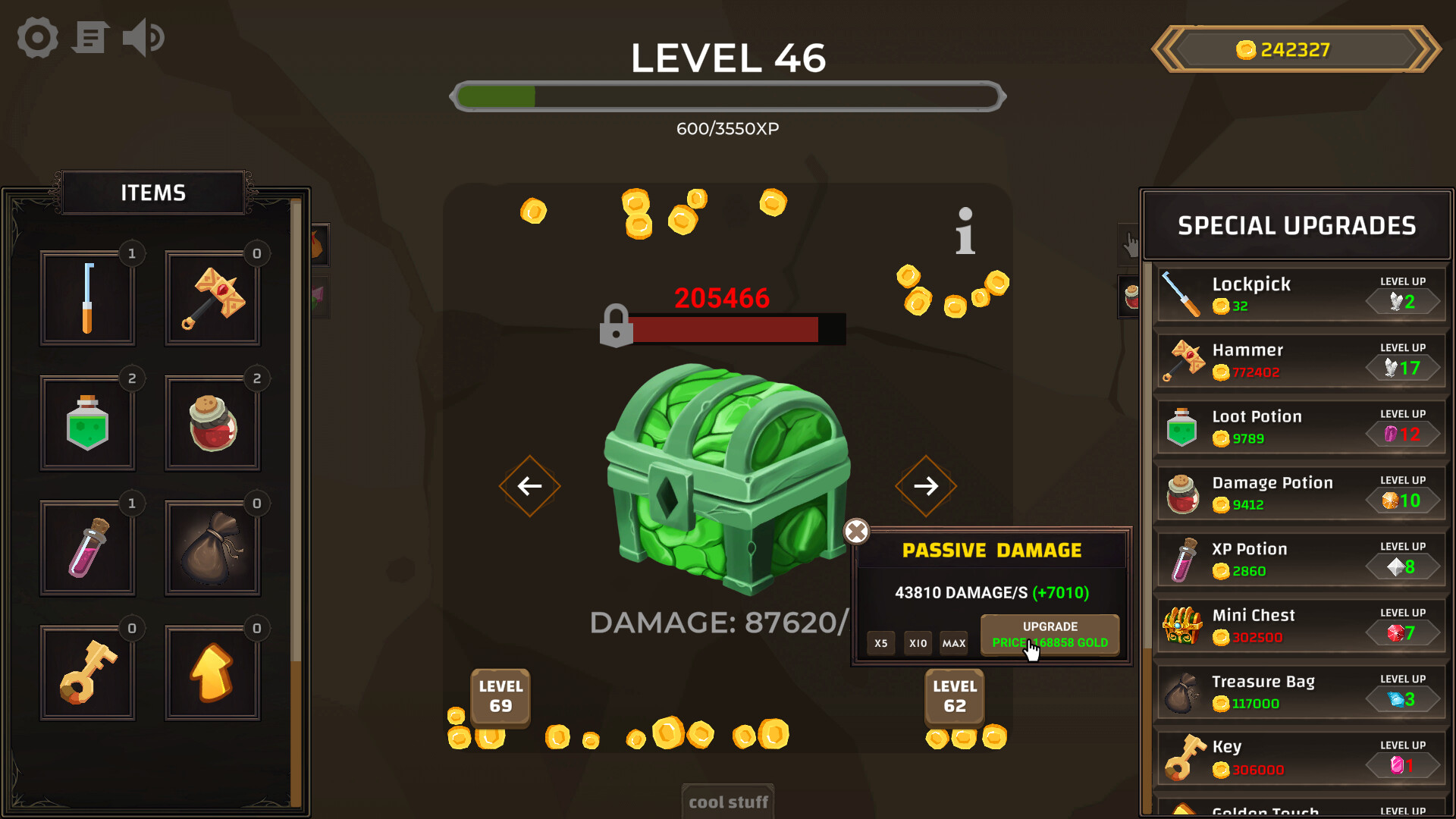Open the cool stuff tab

click(727, 802)
